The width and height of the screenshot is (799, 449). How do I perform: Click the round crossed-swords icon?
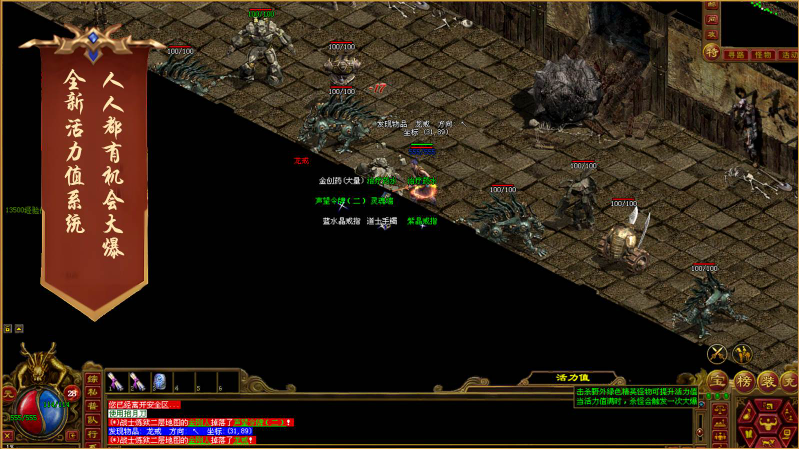717,353
